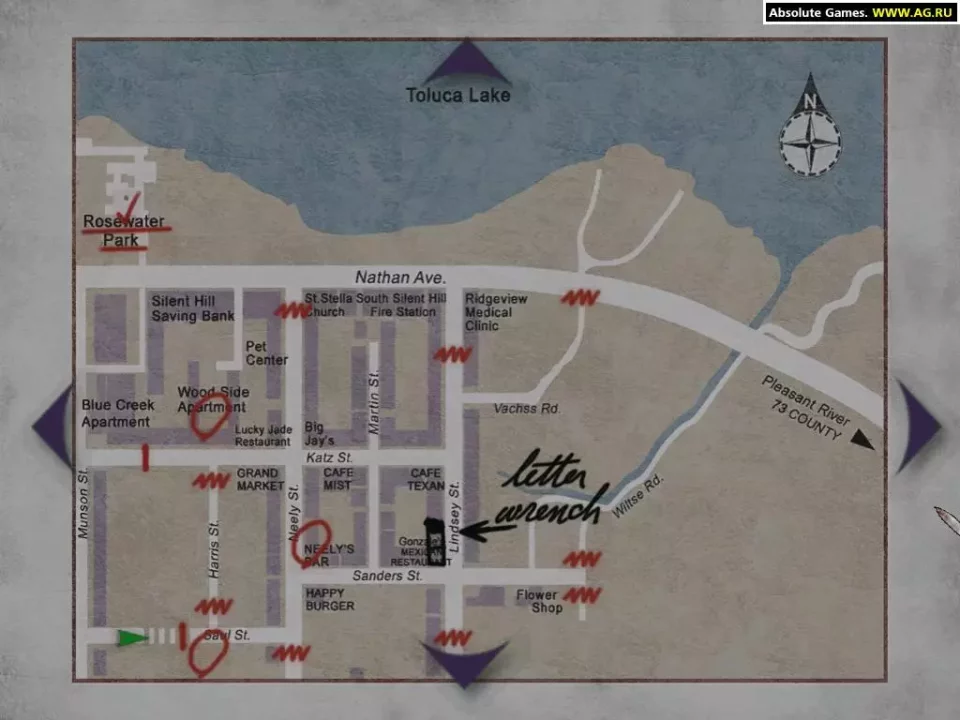Click the purple up arrow above the map
960x720 pixels.
pos(467,63)
